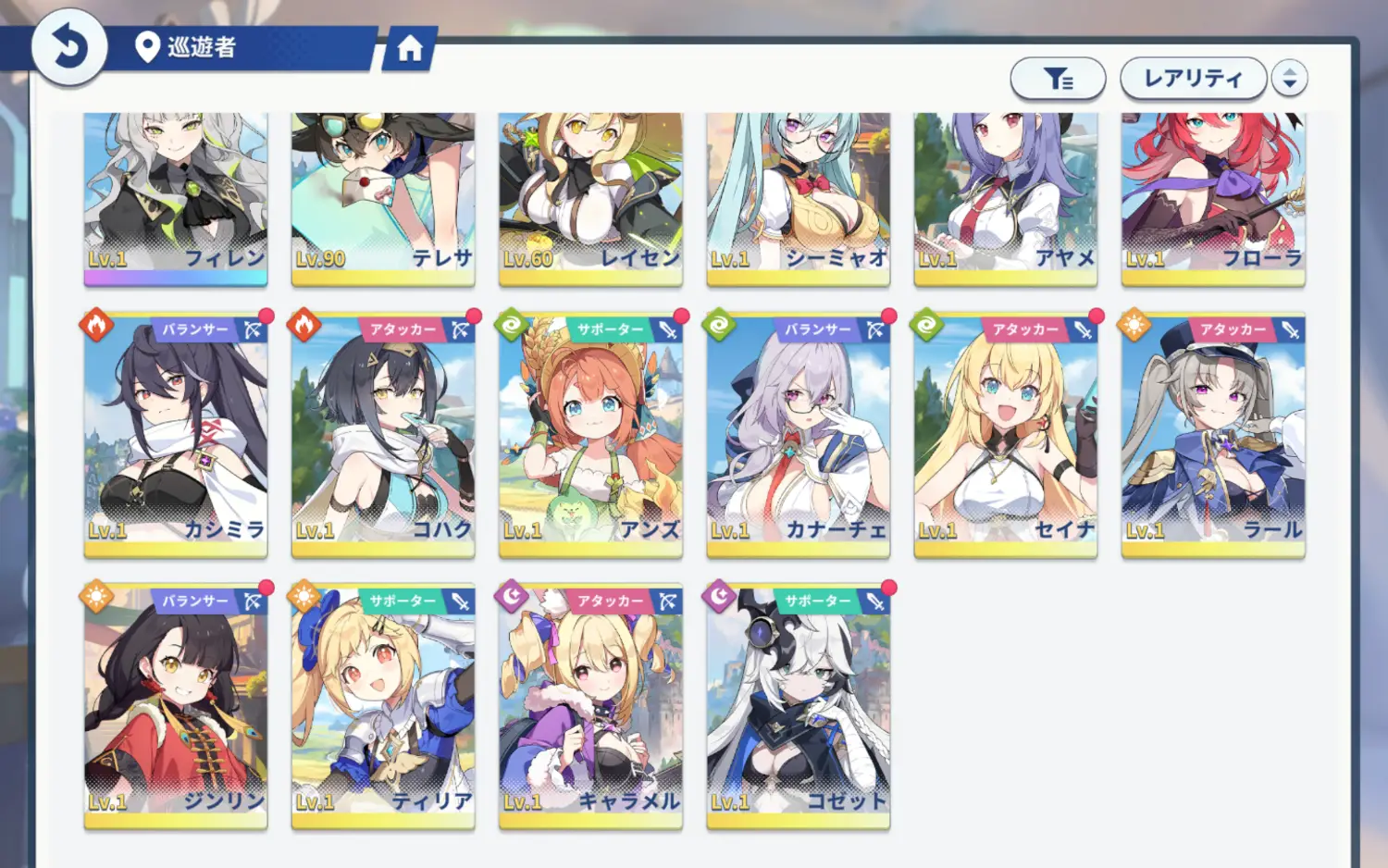1388x868 pixels.
Task: Select the ジンリン character card
Action: pyautogui.click(x=176, y=706)
